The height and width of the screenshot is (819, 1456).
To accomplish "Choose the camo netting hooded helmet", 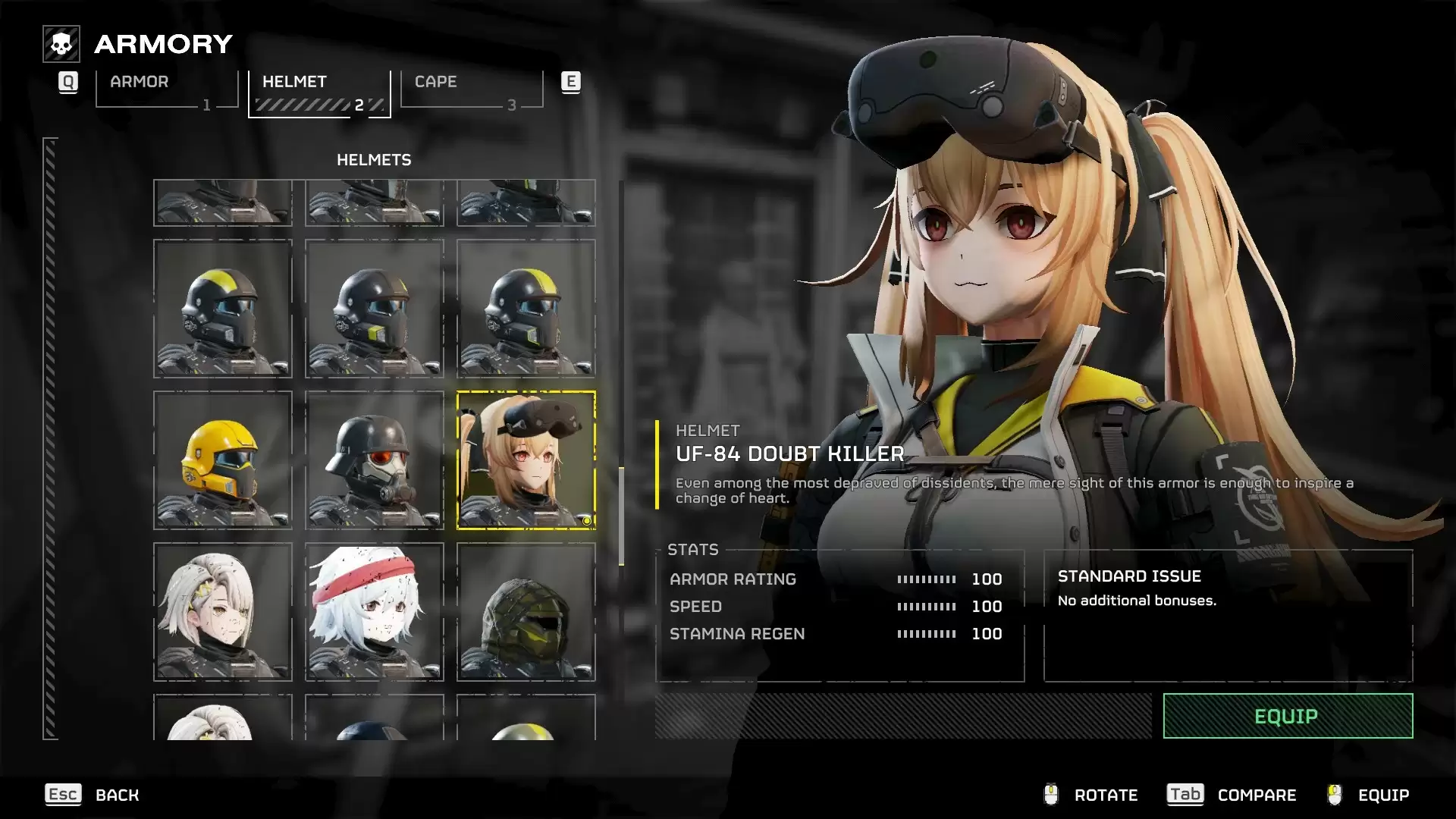I will [526, 612].
